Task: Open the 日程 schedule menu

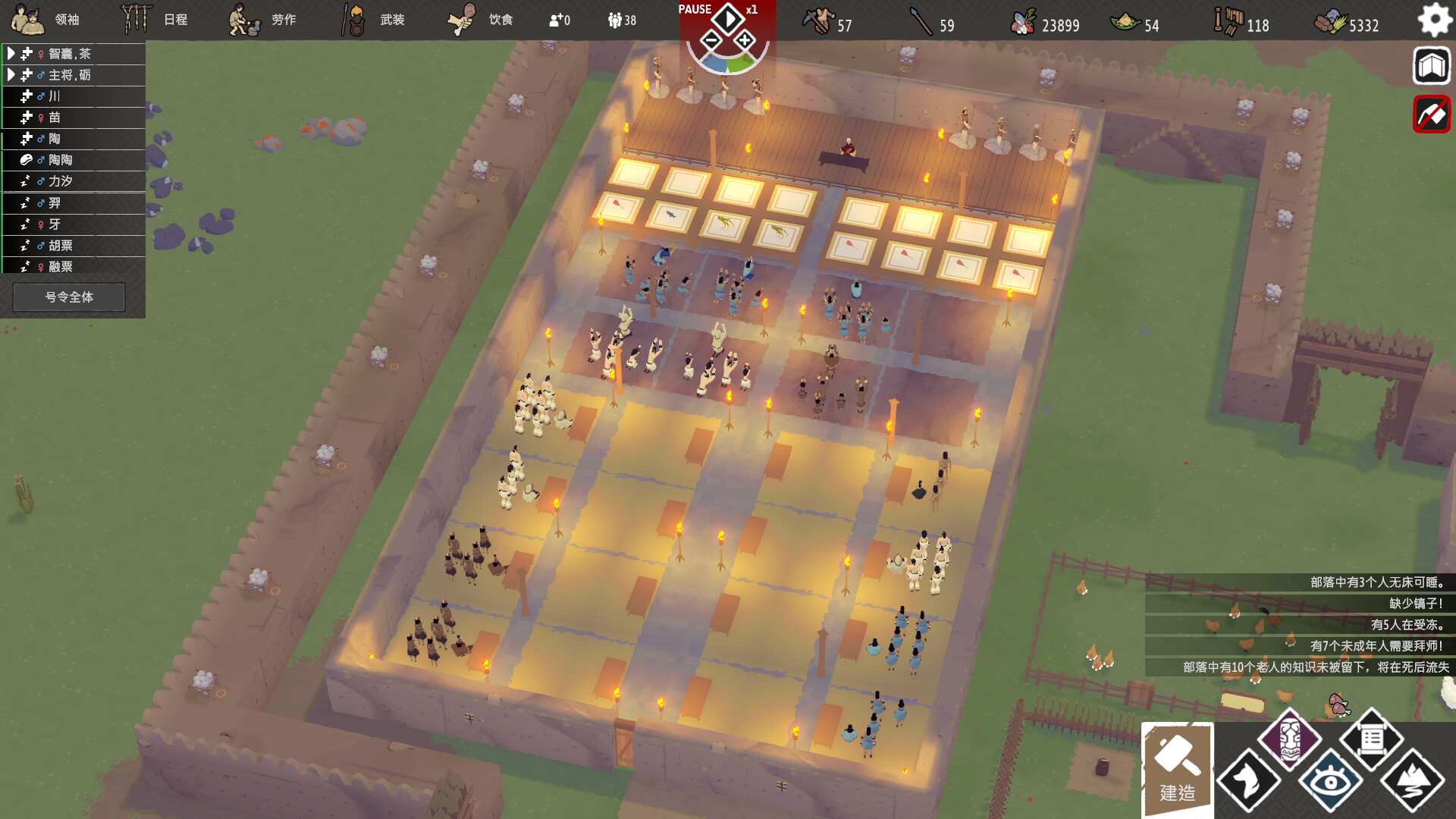Action: pos(155,20)
